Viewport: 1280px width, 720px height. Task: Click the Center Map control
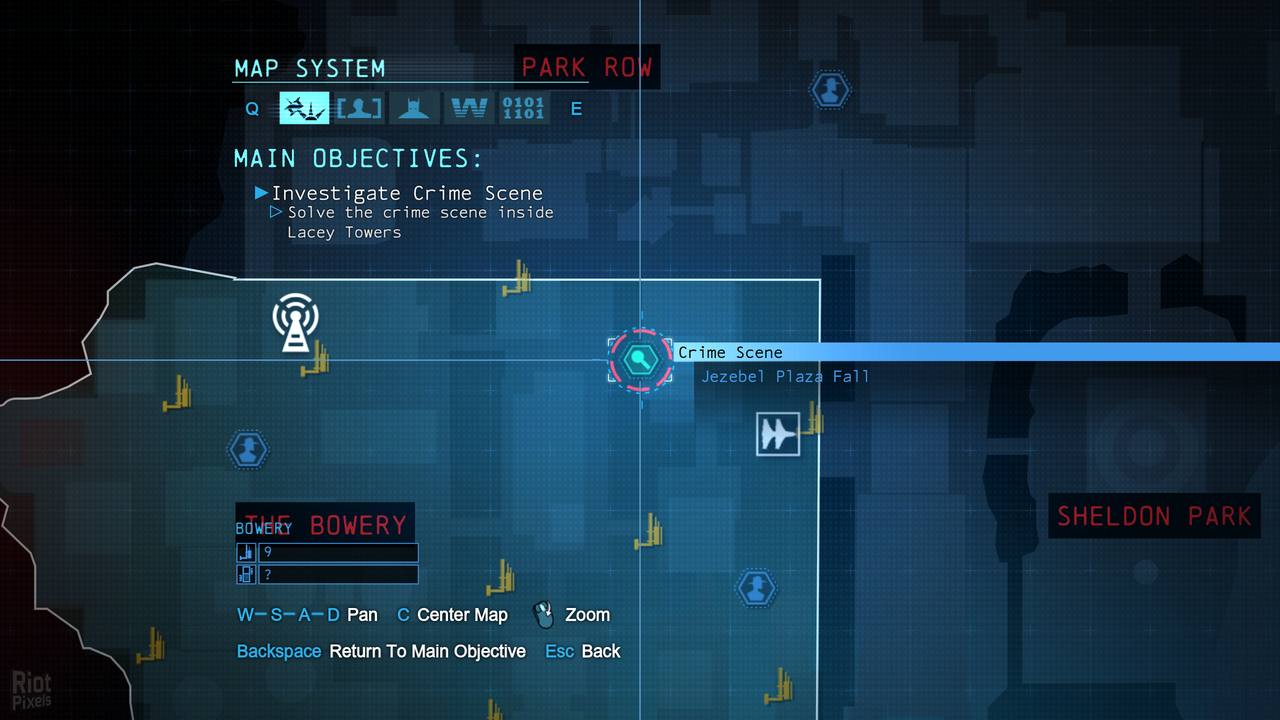[461, 615]
